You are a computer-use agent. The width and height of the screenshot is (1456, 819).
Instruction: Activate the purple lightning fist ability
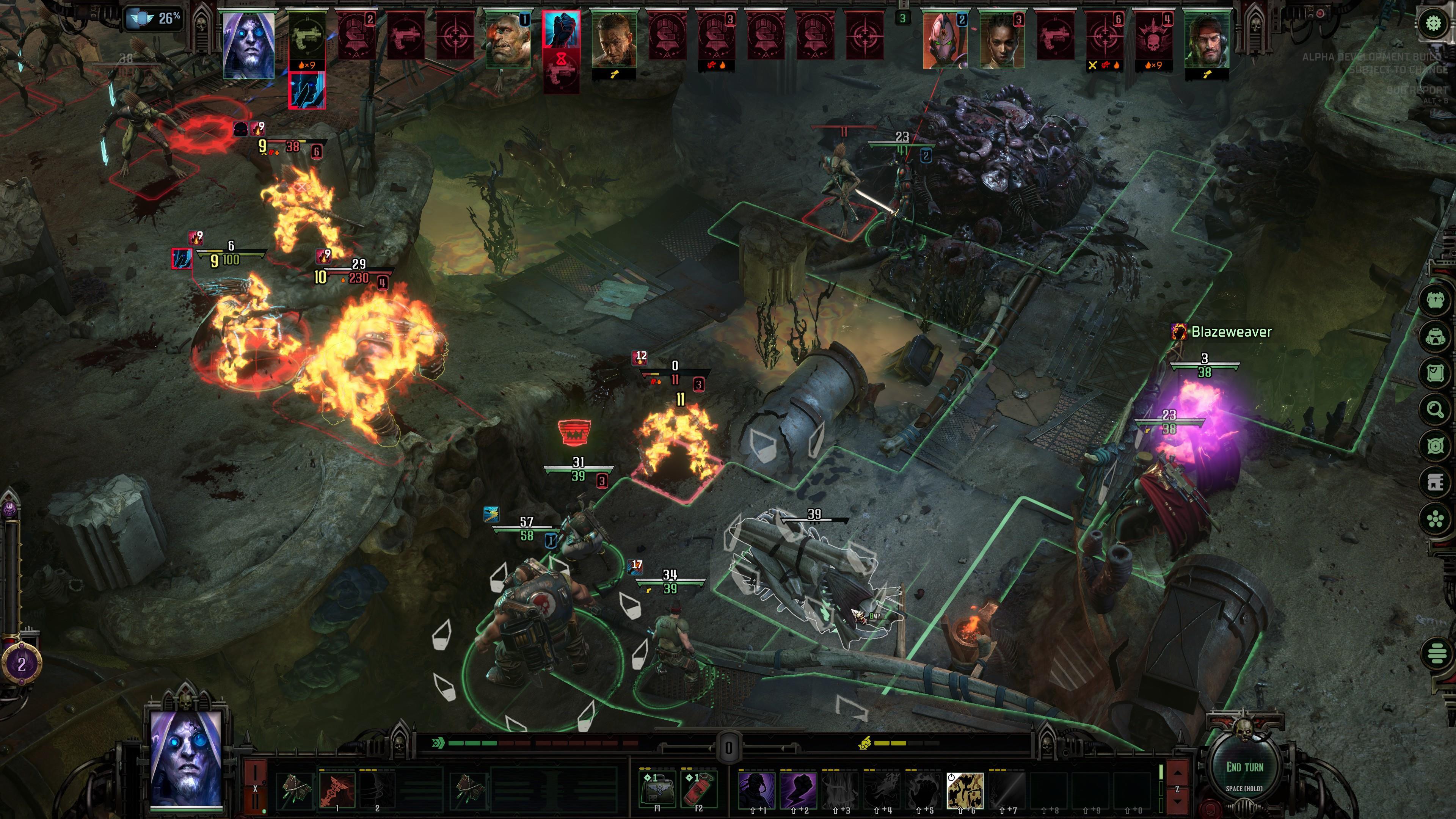[x=798, y=789]
